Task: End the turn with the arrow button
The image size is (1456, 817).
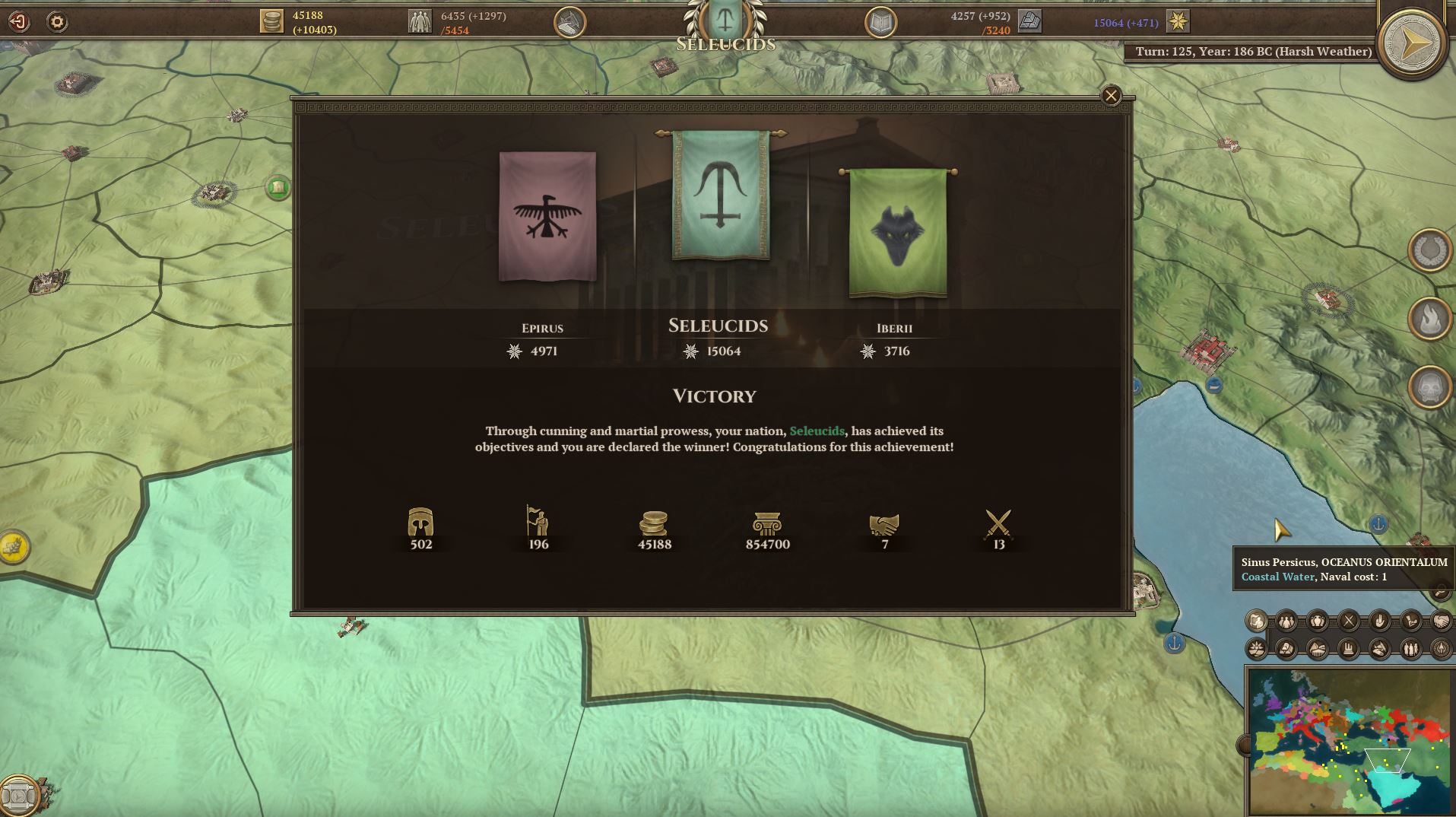Action: click(1413, 44)
